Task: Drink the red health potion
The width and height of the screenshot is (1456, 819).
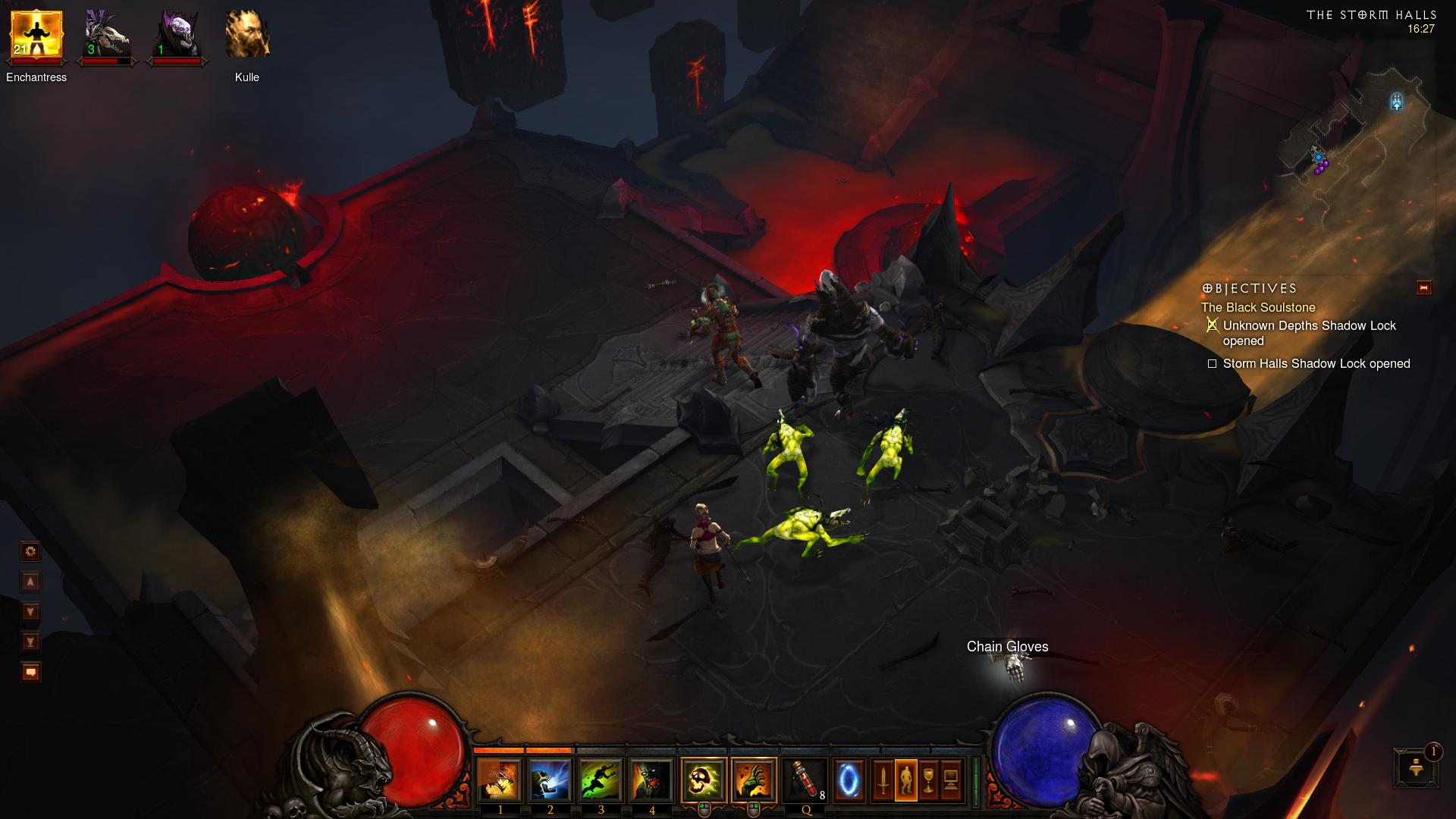Action: click(x=805, y=780)
